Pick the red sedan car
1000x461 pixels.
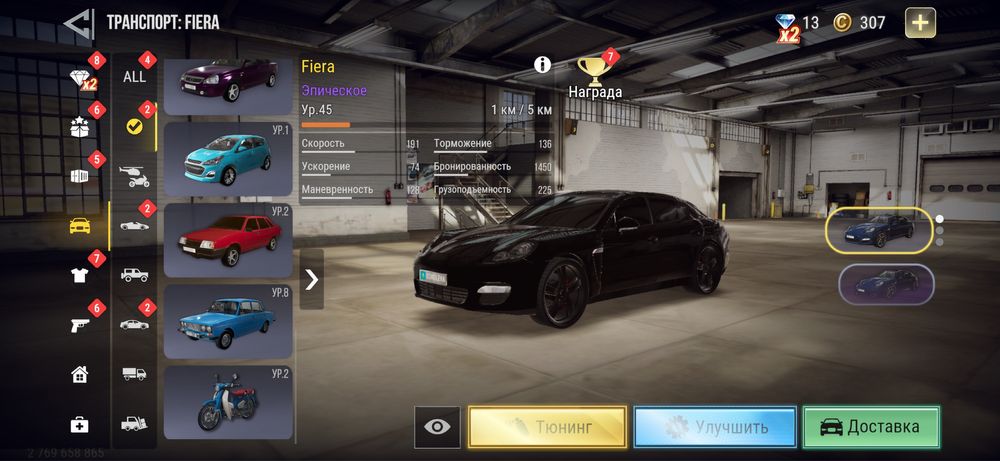pos(228,239)
